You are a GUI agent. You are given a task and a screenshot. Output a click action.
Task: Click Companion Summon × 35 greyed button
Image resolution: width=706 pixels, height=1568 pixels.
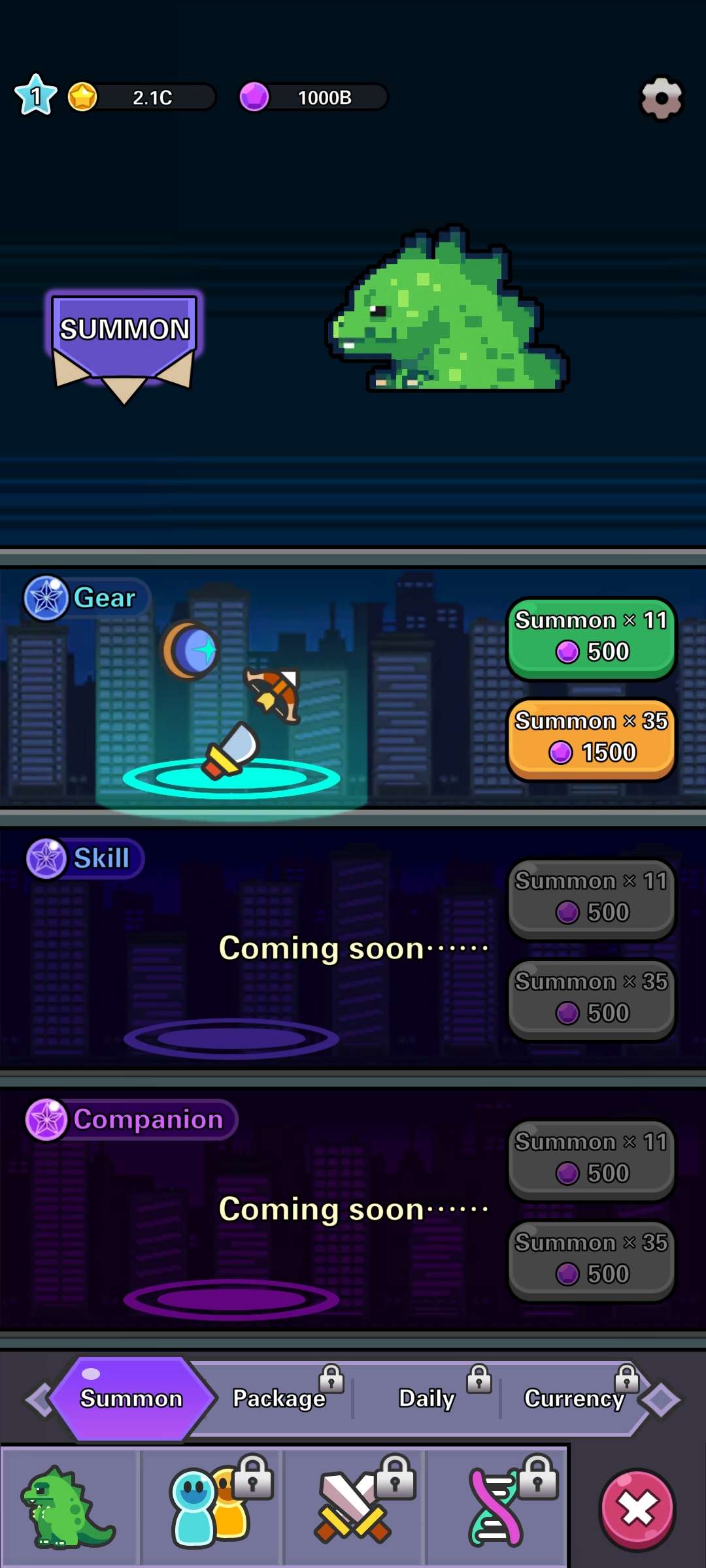pyautogui.click(x=591, y=1260)
